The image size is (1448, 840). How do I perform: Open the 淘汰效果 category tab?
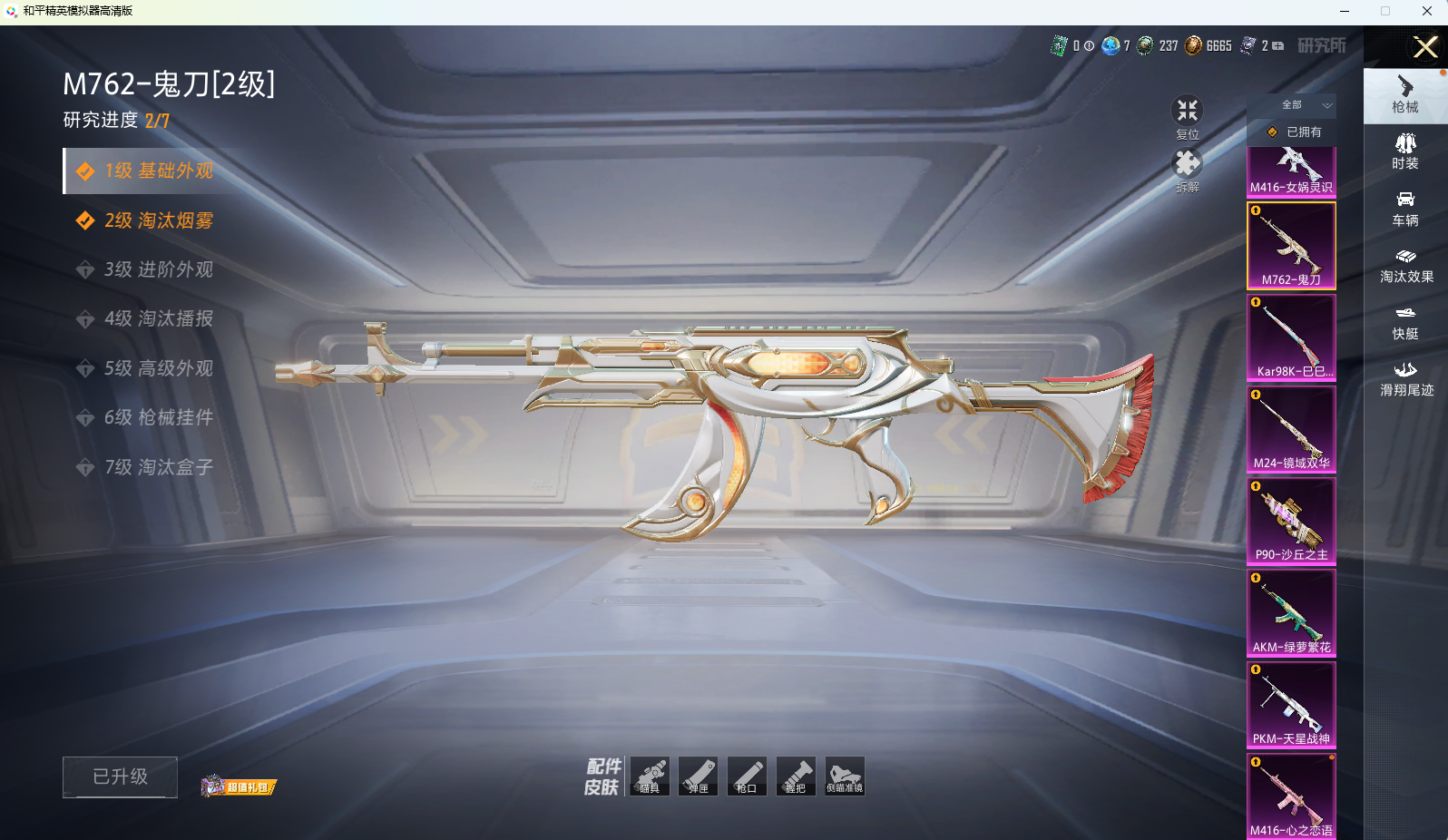tap(1405, 265)
